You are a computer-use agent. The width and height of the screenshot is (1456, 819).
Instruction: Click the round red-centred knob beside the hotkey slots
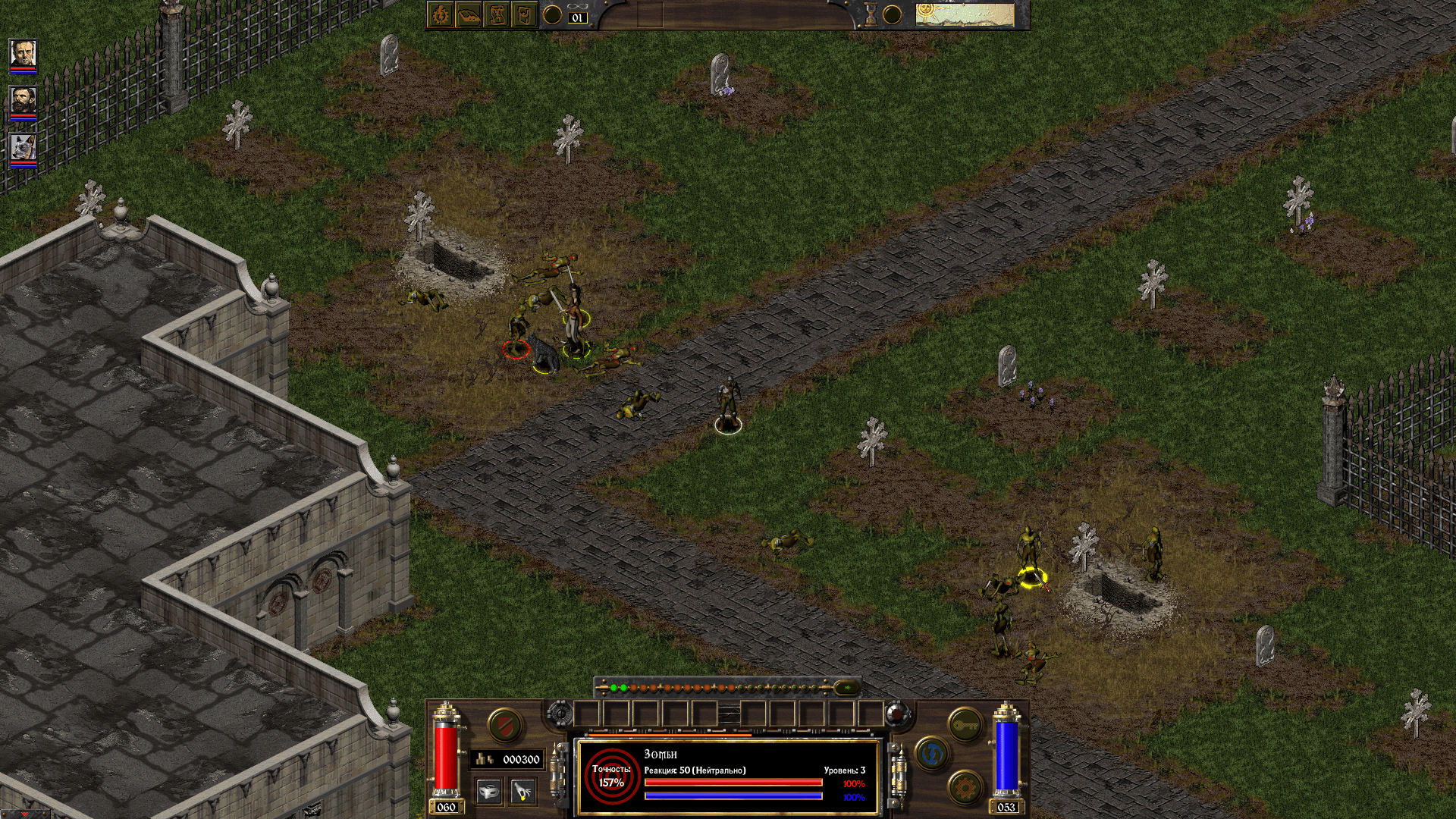(x=896, y=714)
